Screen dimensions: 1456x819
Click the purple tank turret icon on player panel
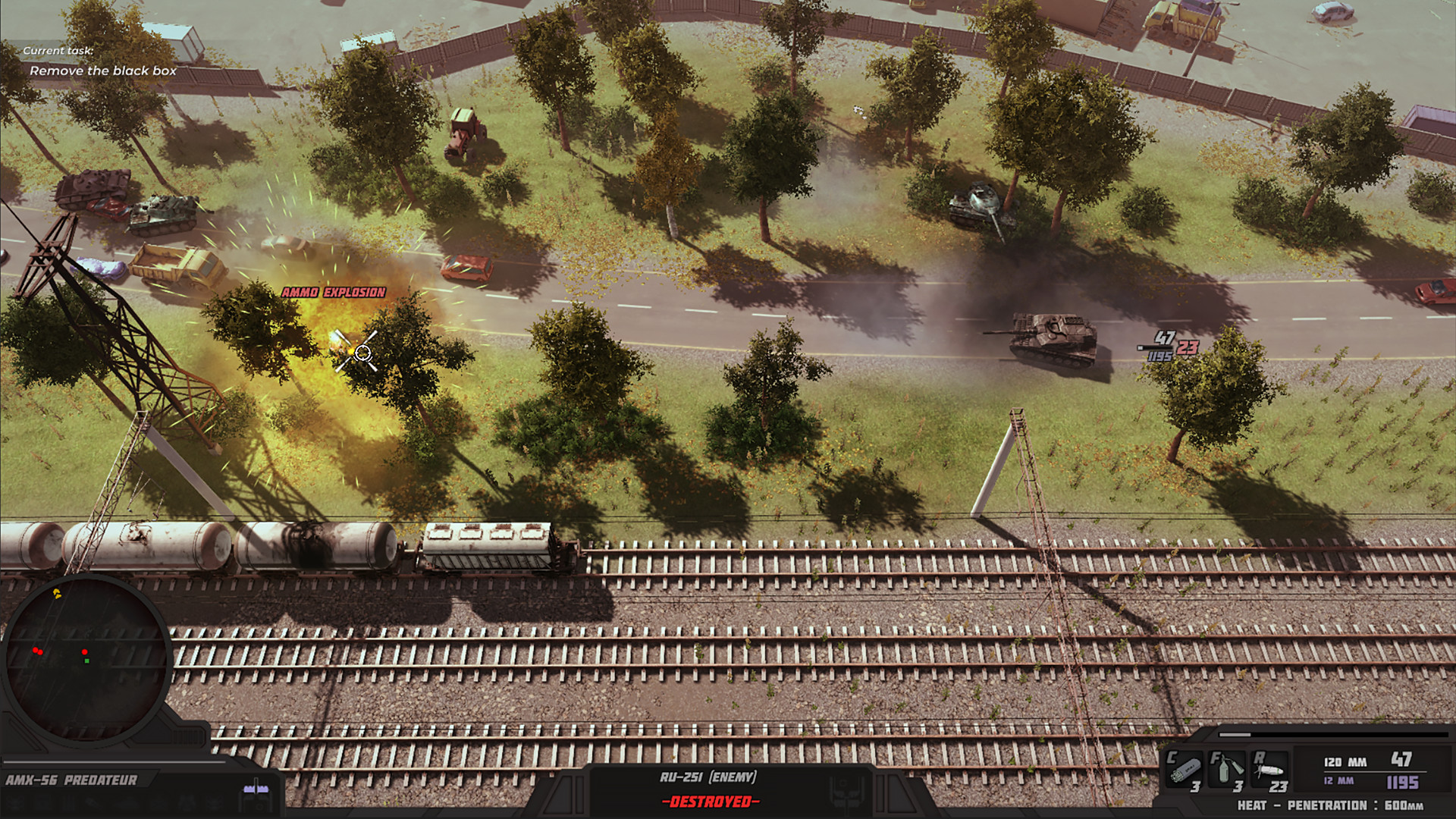tap(256, 789)
